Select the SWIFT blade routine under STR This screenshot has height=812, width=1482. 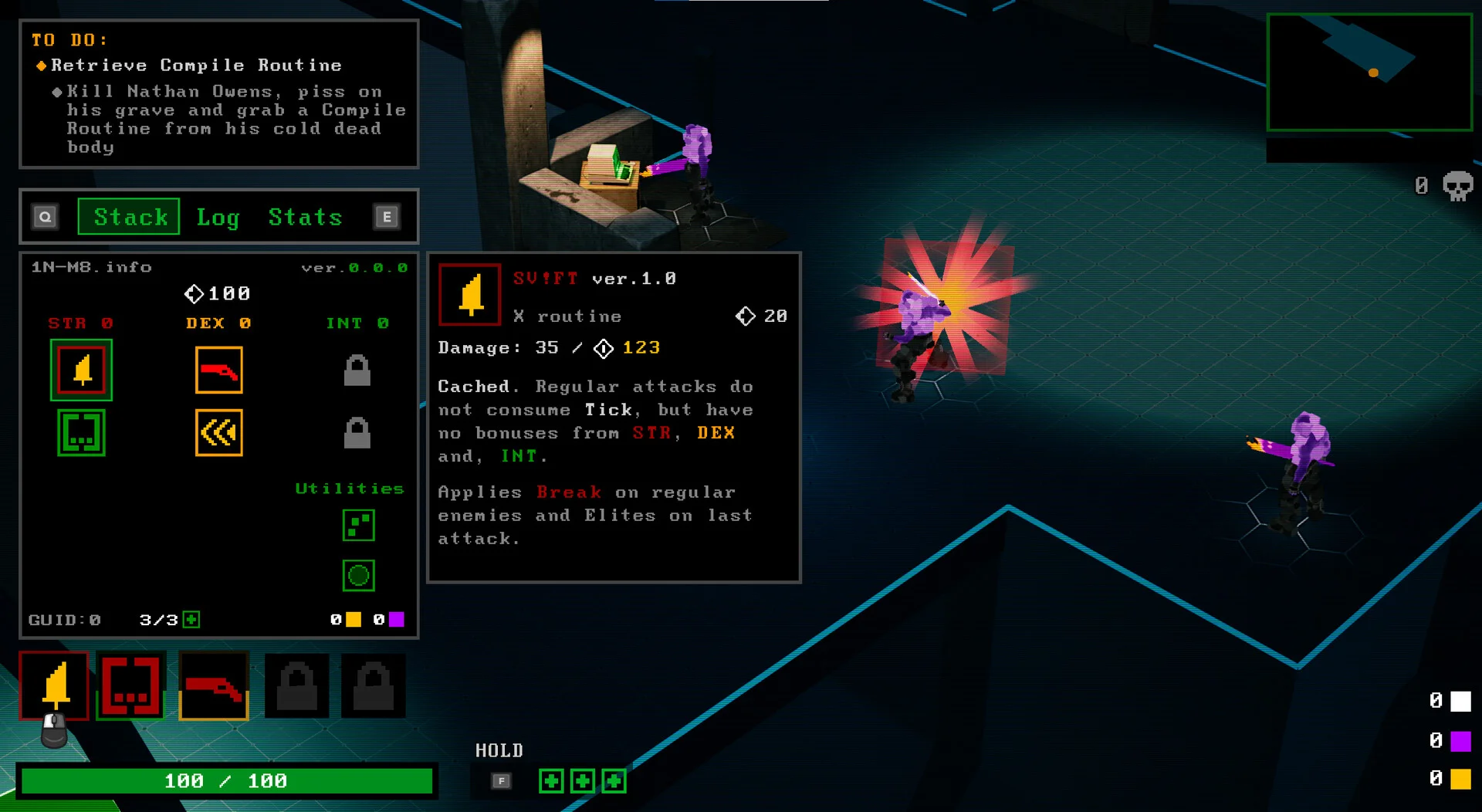pos(81,370)
